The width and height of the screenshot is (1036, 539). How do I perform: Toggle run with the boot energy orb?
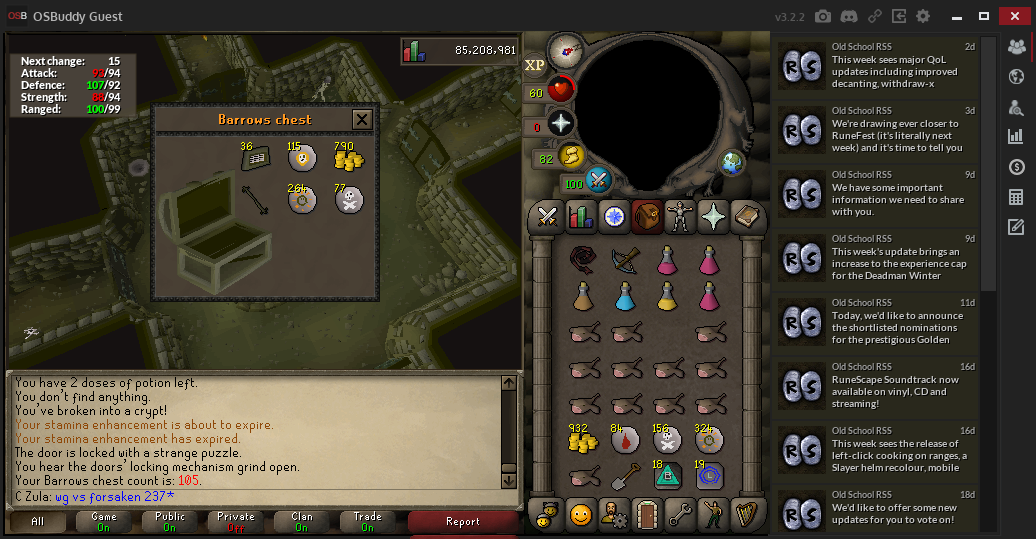[x=571, y=156]
